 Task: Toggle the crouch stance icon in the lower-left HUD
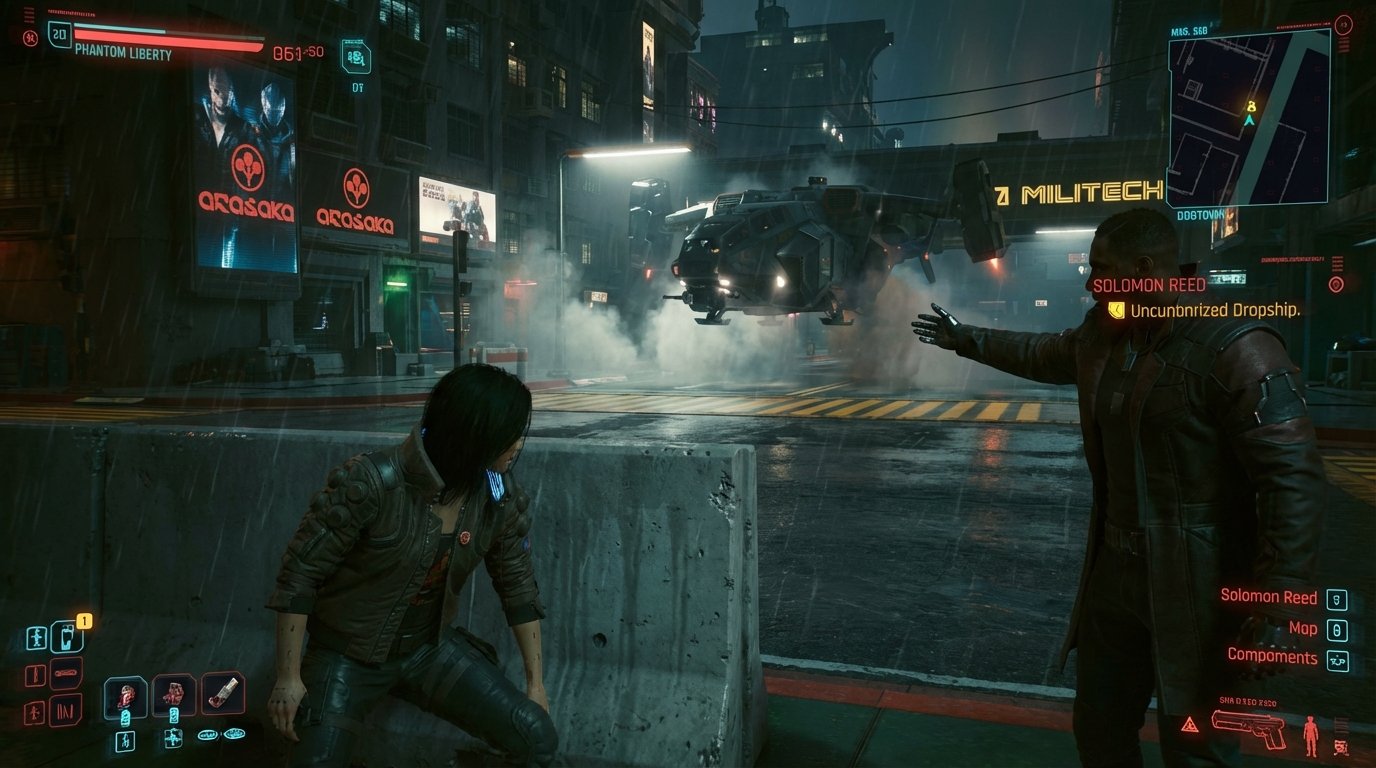tap(37, 638)
